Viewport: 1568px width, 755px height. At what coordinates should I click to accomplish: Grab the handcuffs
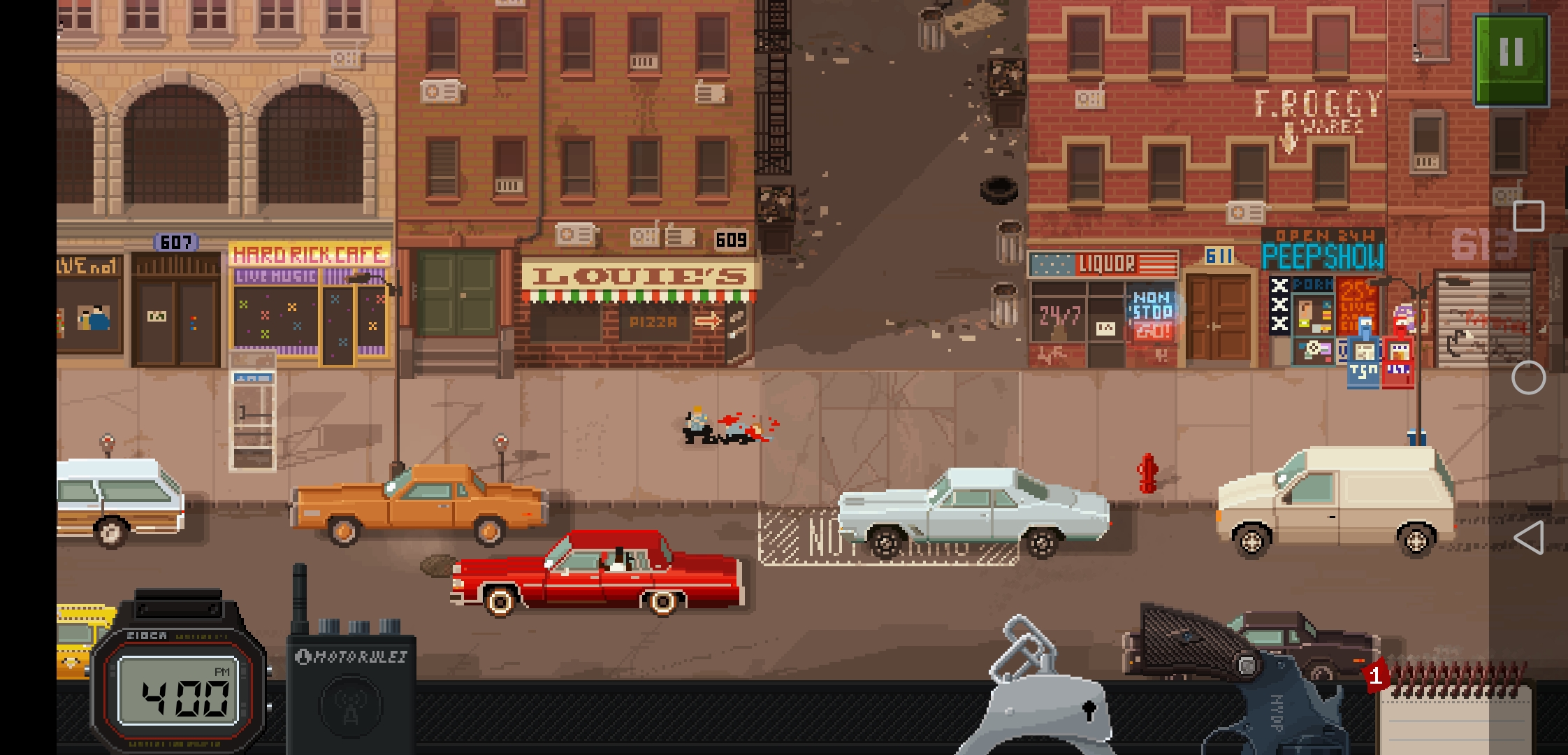click(1040, 692)
